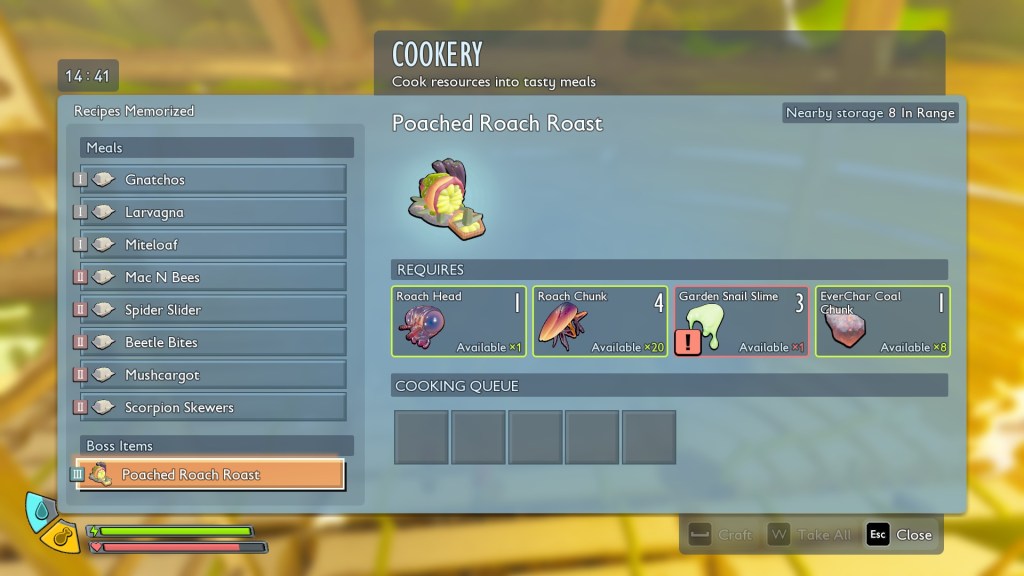The height and width of the screenshot is (576, 1024).
Task: Open the Miteloaf recipe
Action: tap(213, 245)
